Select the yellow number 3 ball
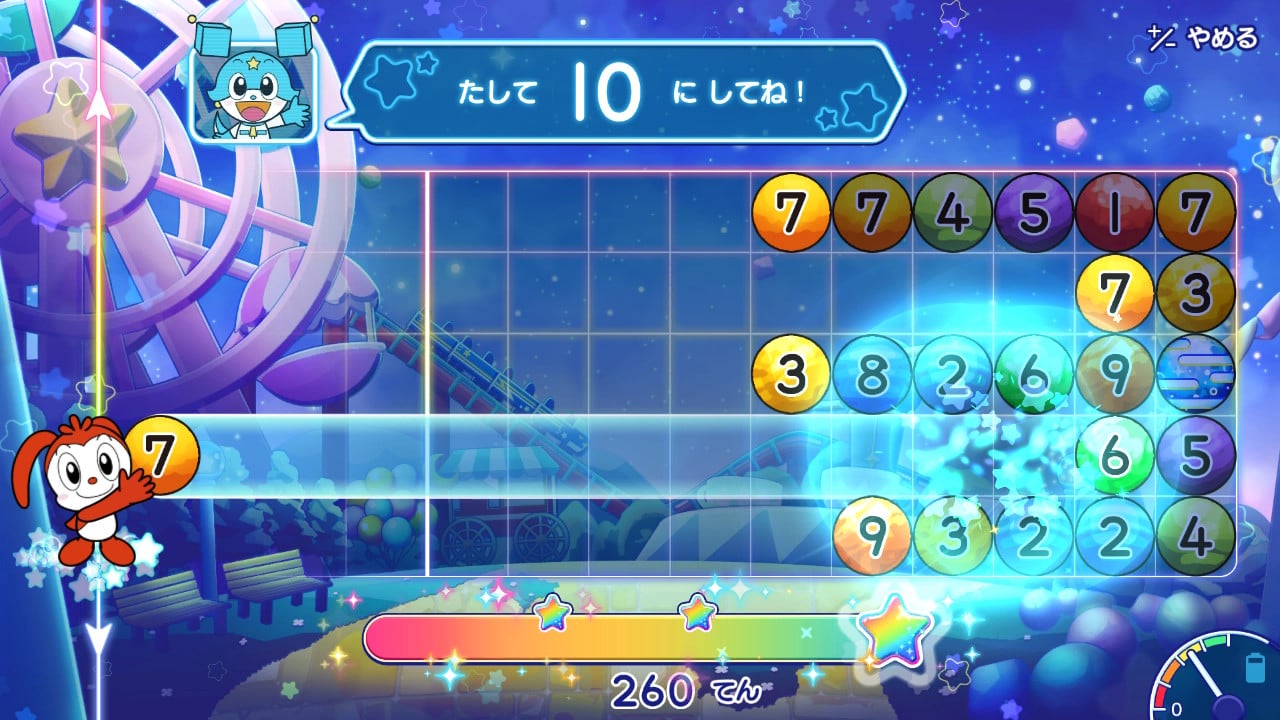The height and width of the screenshot is (720, 1280). [x=791, y=374]
